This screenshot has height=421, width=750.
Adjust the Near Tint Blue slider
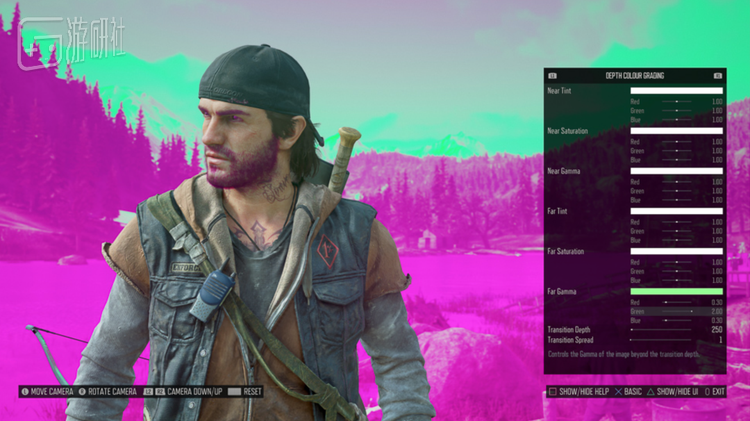[x=676, y=120]
